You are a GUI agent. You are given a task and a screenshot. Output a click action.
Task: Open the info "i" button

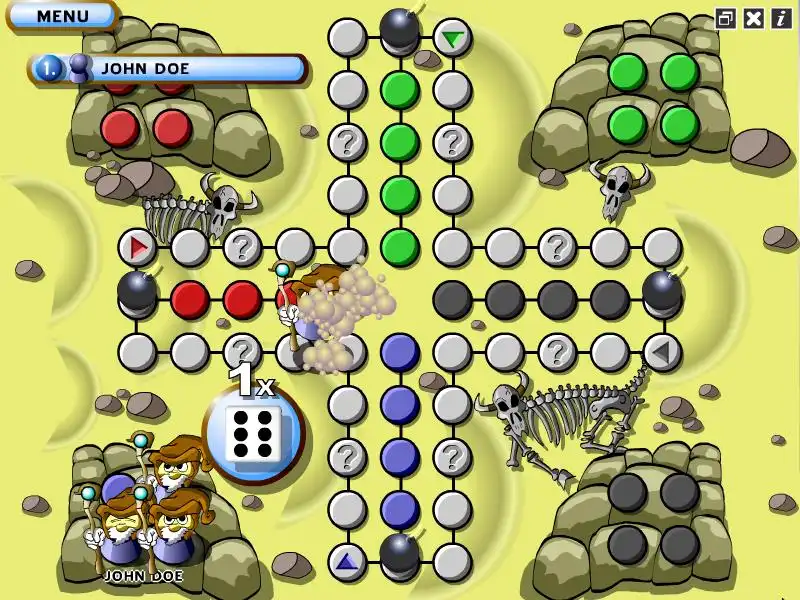tap(781, 18)
